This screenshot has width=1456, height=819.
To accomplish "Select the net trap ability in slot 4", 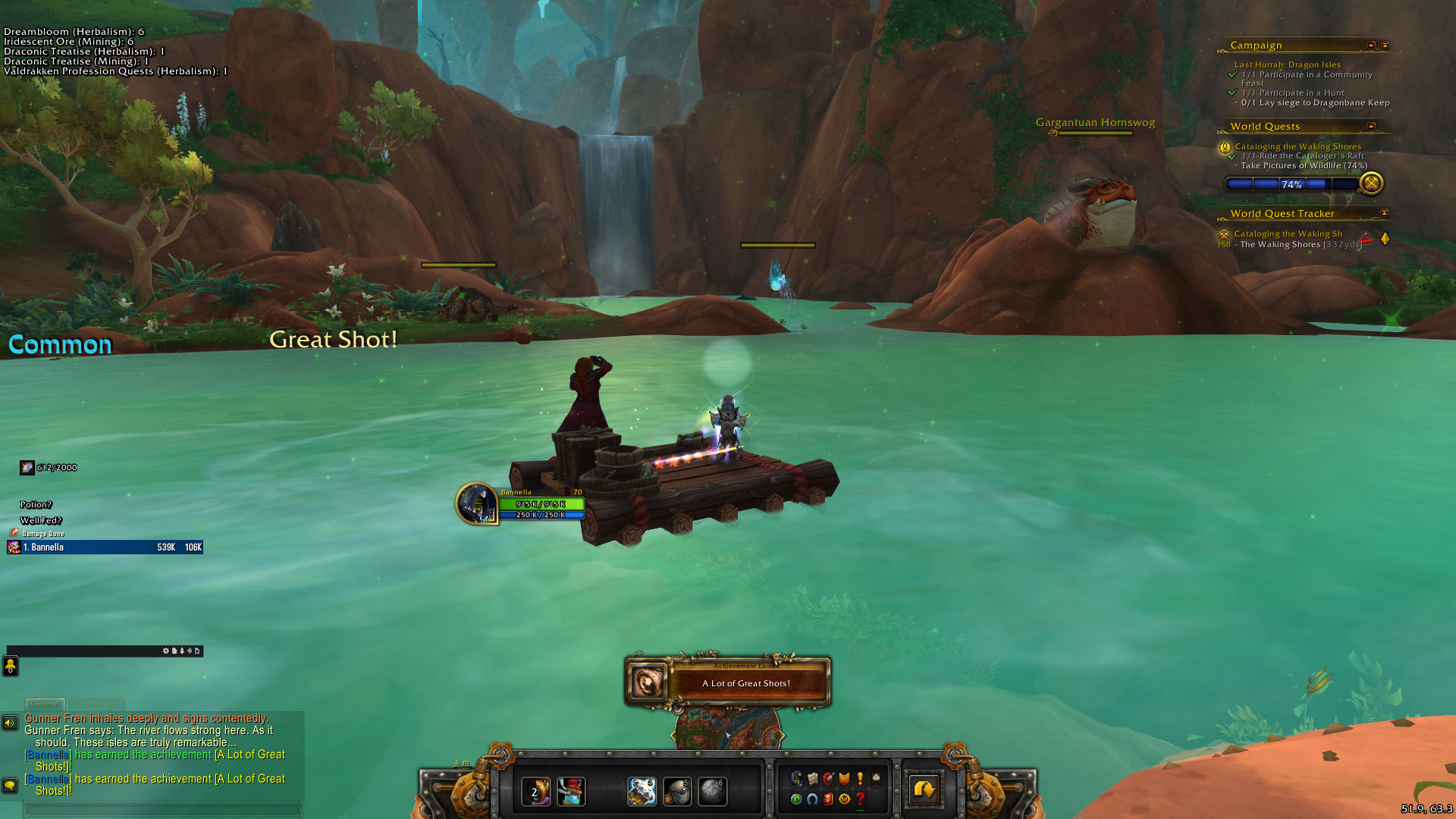I will click(642, 792).
